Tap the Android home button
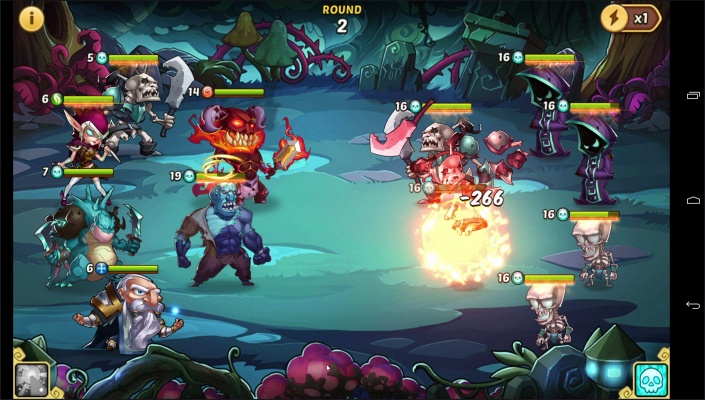Image resolution: width=705 pixels, height=400 pixels. pos(693,200)
